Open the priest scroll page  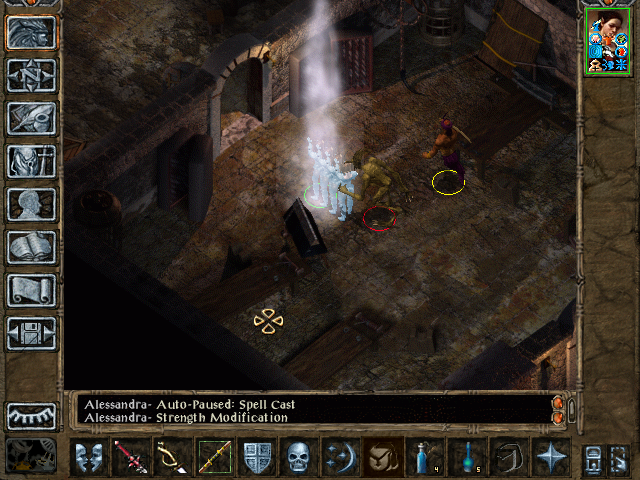pyautogui.click(x=32, y=290)
